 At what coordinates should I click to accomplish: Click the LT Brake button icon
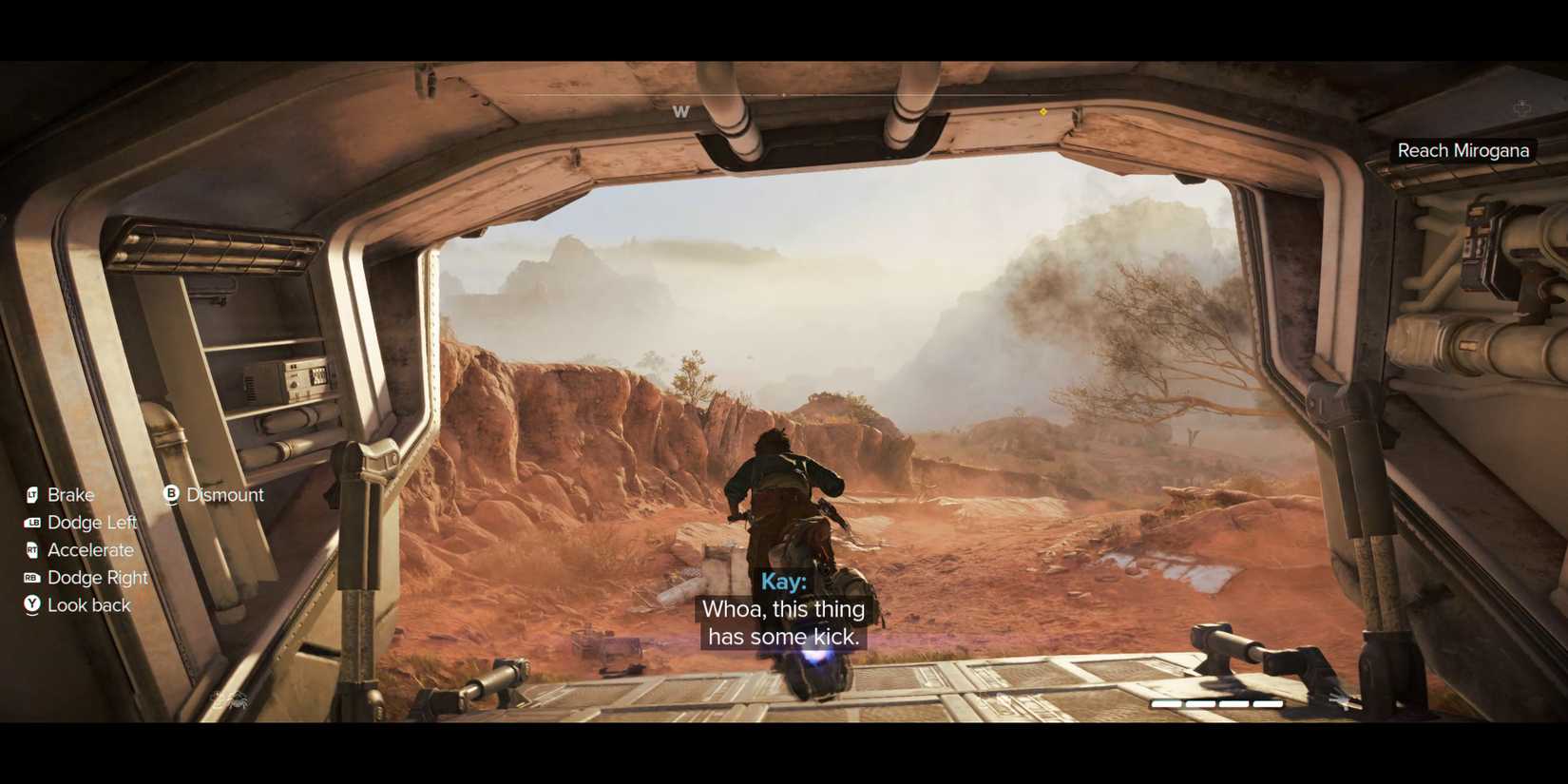point(31,494)
